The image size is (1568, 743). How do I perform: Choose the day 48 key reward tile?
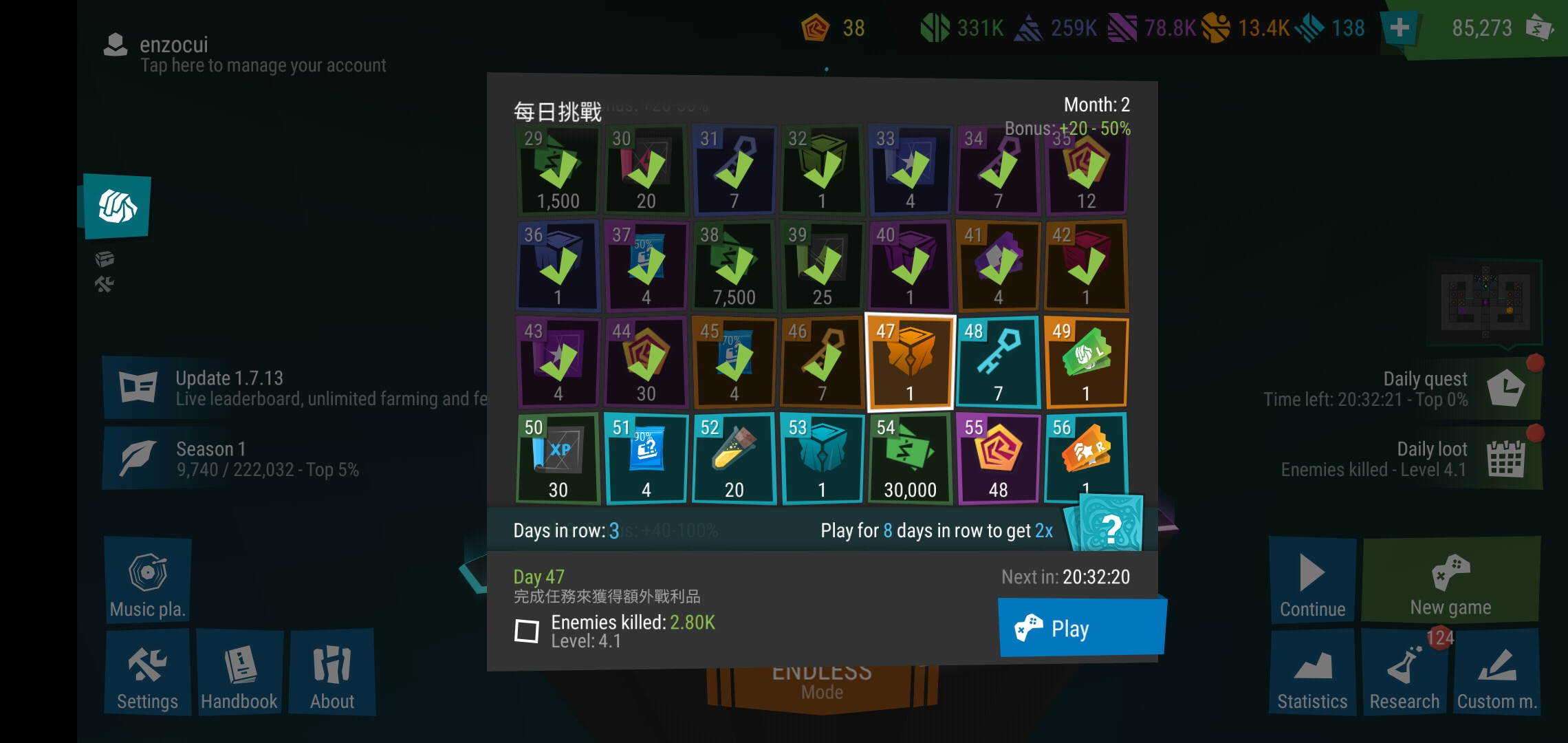click(998, 363)
